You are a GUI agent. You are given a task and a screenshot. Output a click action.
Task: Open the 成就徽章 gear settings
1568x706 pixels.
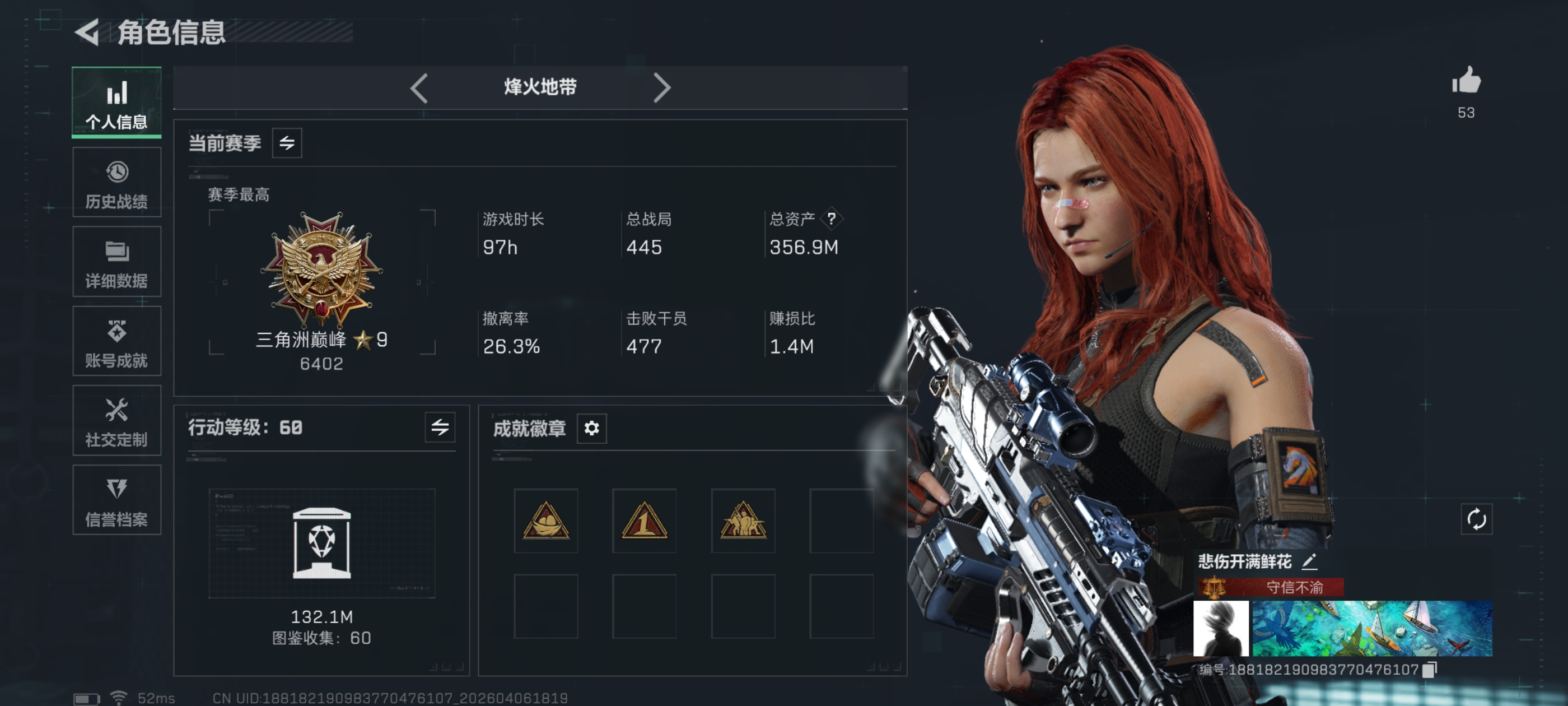click(x=591, y=428)
